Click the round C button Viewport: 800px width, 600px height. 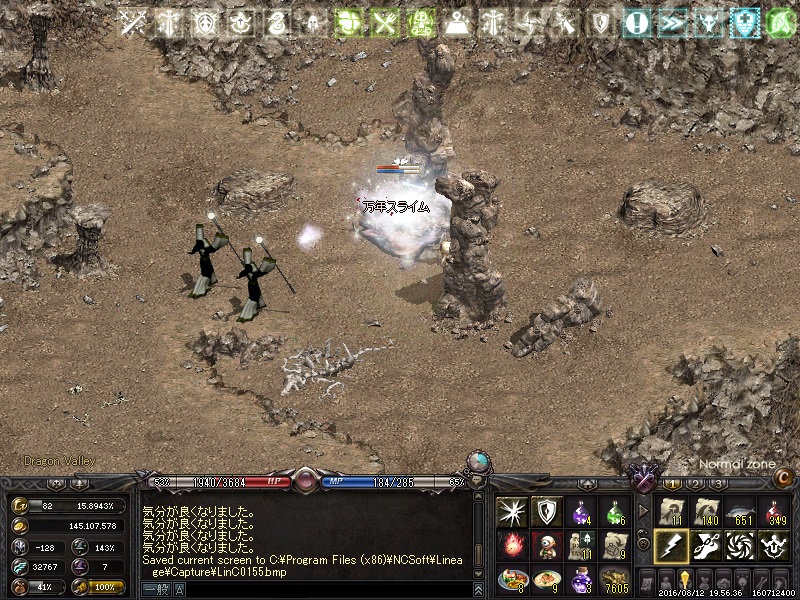782,478
